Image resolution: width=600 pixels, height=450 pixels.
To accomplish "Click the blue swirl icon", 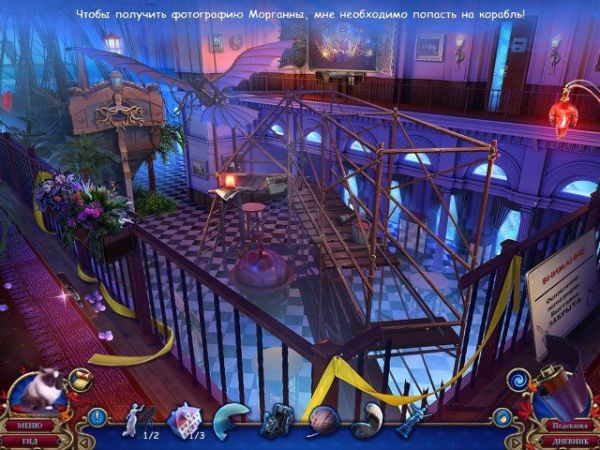I will 519,380.
